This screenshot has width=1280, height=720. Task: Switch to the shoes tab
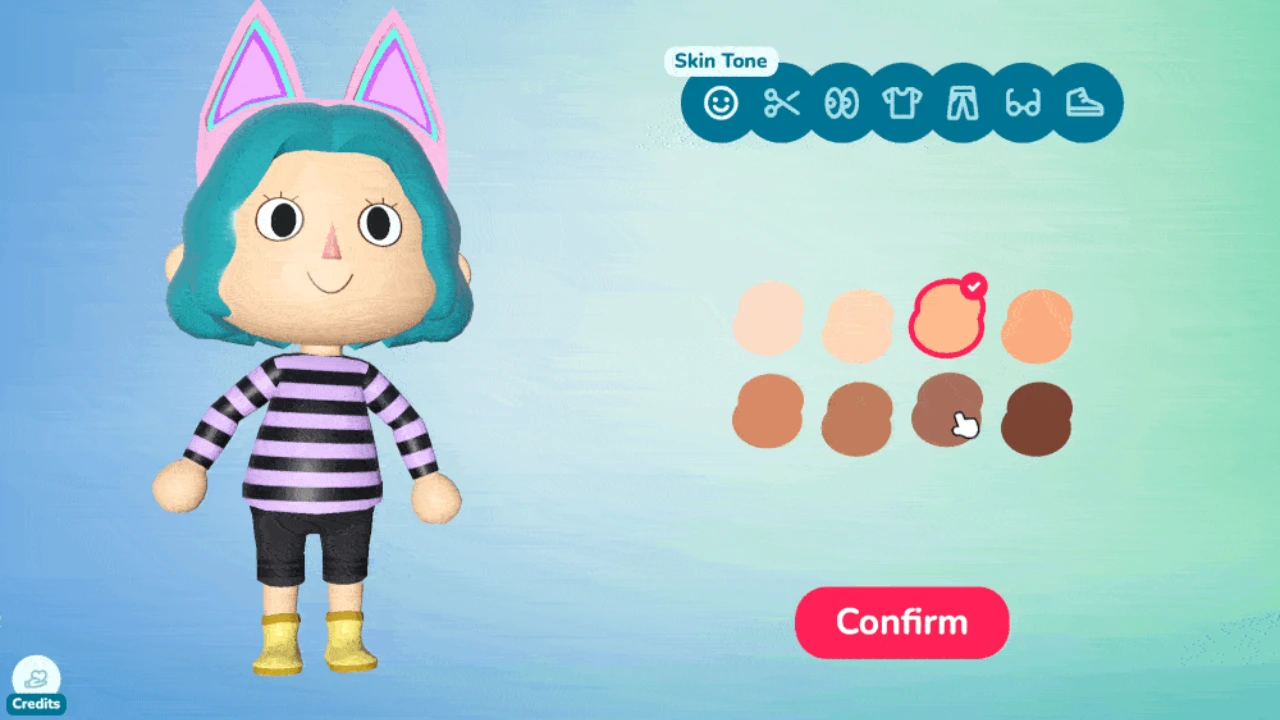1084,103
